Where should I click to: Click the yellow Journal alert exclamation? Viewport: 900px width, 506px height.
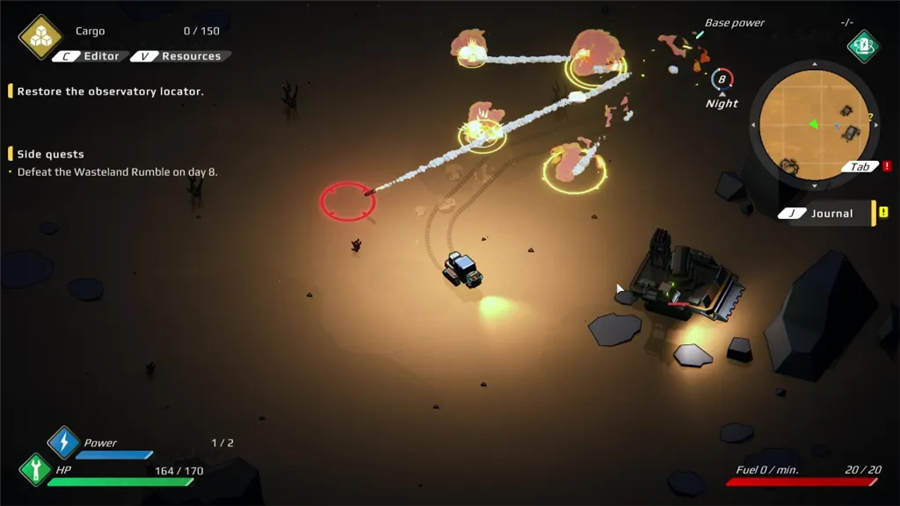click(x=883, y=213)
